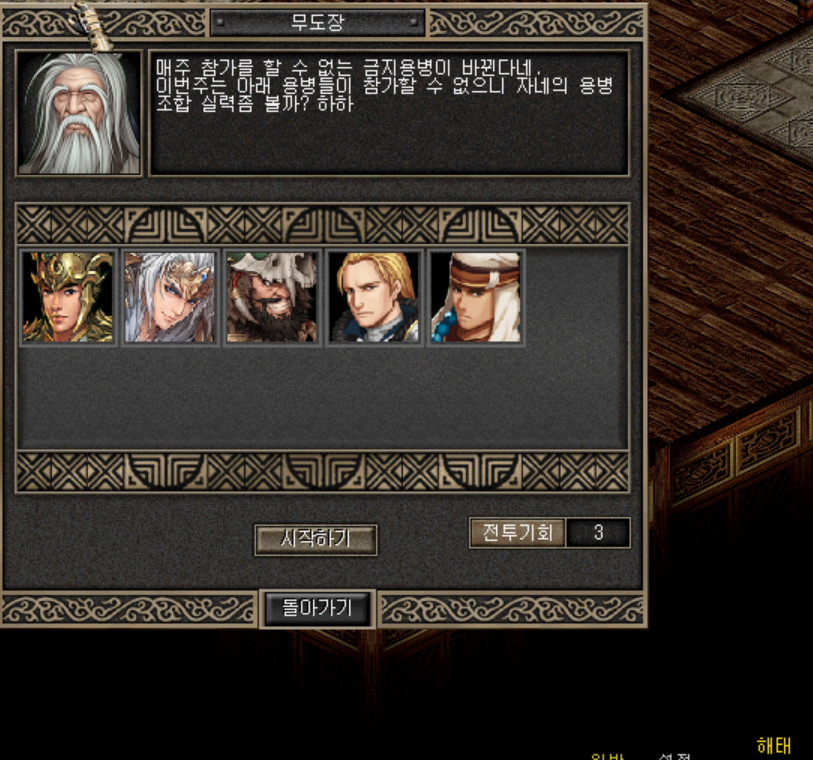Click the 시작하기 start button
Image resolution: width=813 pixels, height=760 pixels.
coord(315,539)
